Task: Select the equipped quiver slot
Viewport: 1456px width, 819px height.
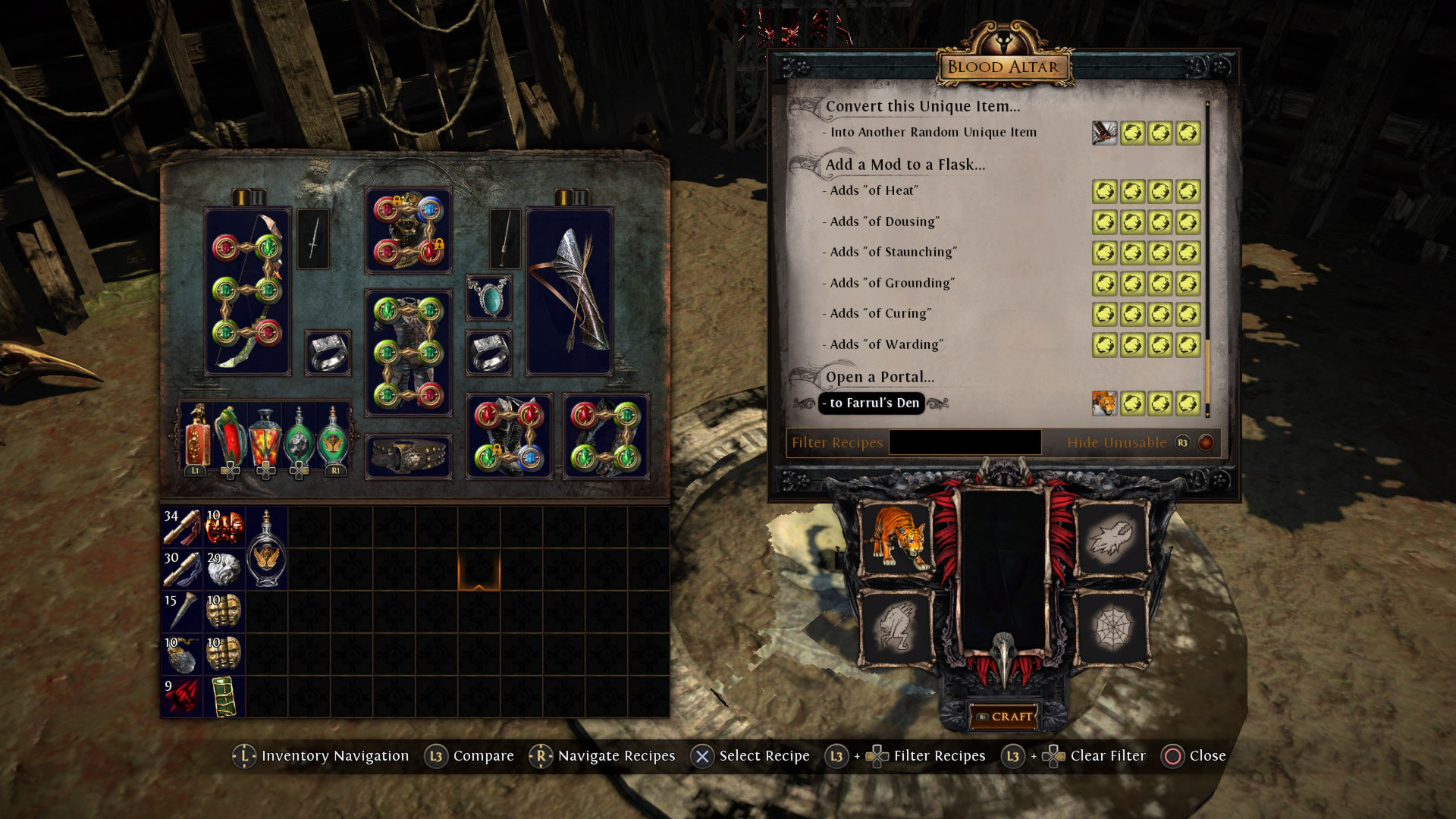Action: click(x=569, y=291)
